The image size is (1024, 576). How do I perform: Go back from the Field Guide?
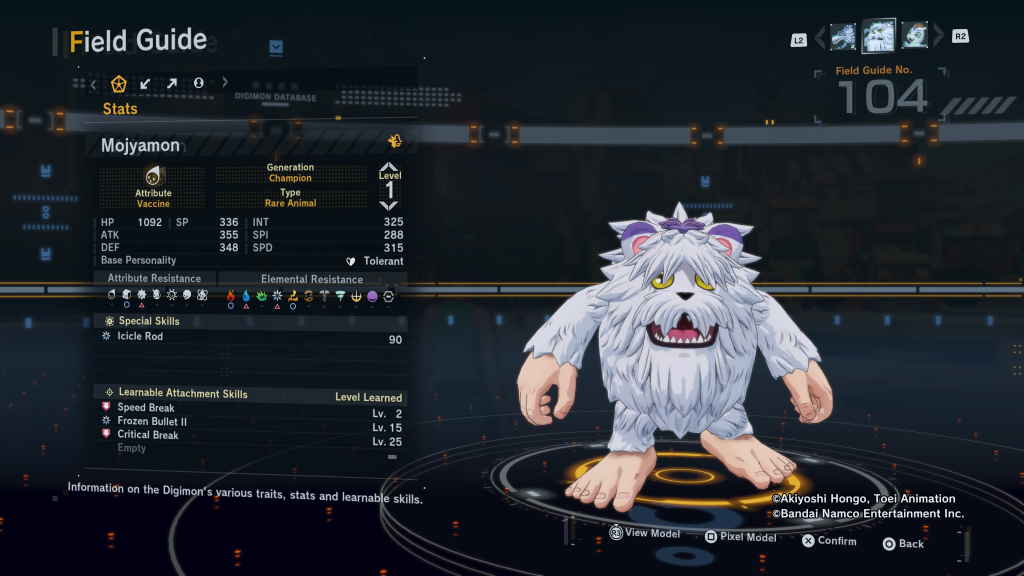pos(902,543)
